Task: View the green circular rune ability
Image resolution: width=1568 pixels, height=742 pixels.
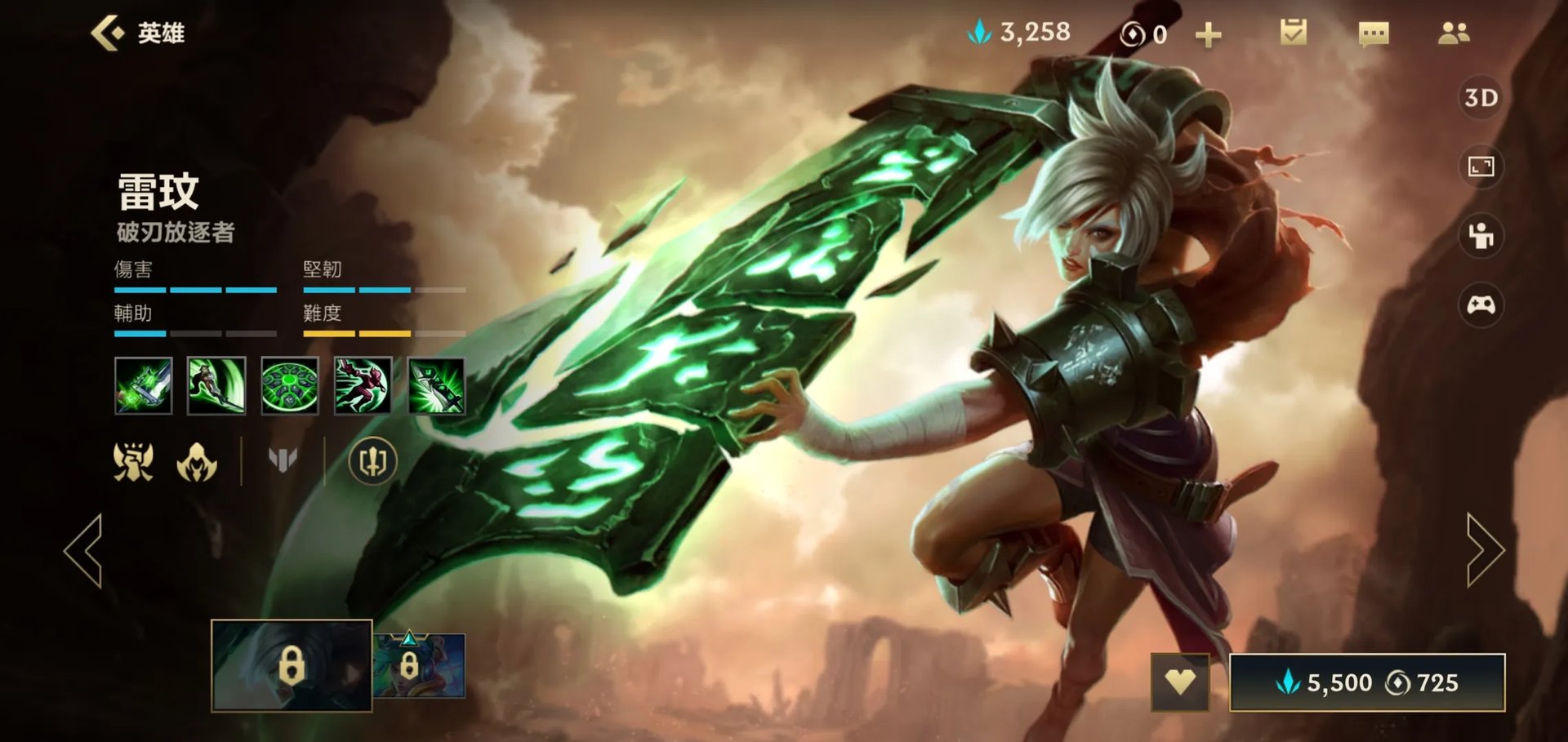Action: pyautogui.click(x=290, y=385)
